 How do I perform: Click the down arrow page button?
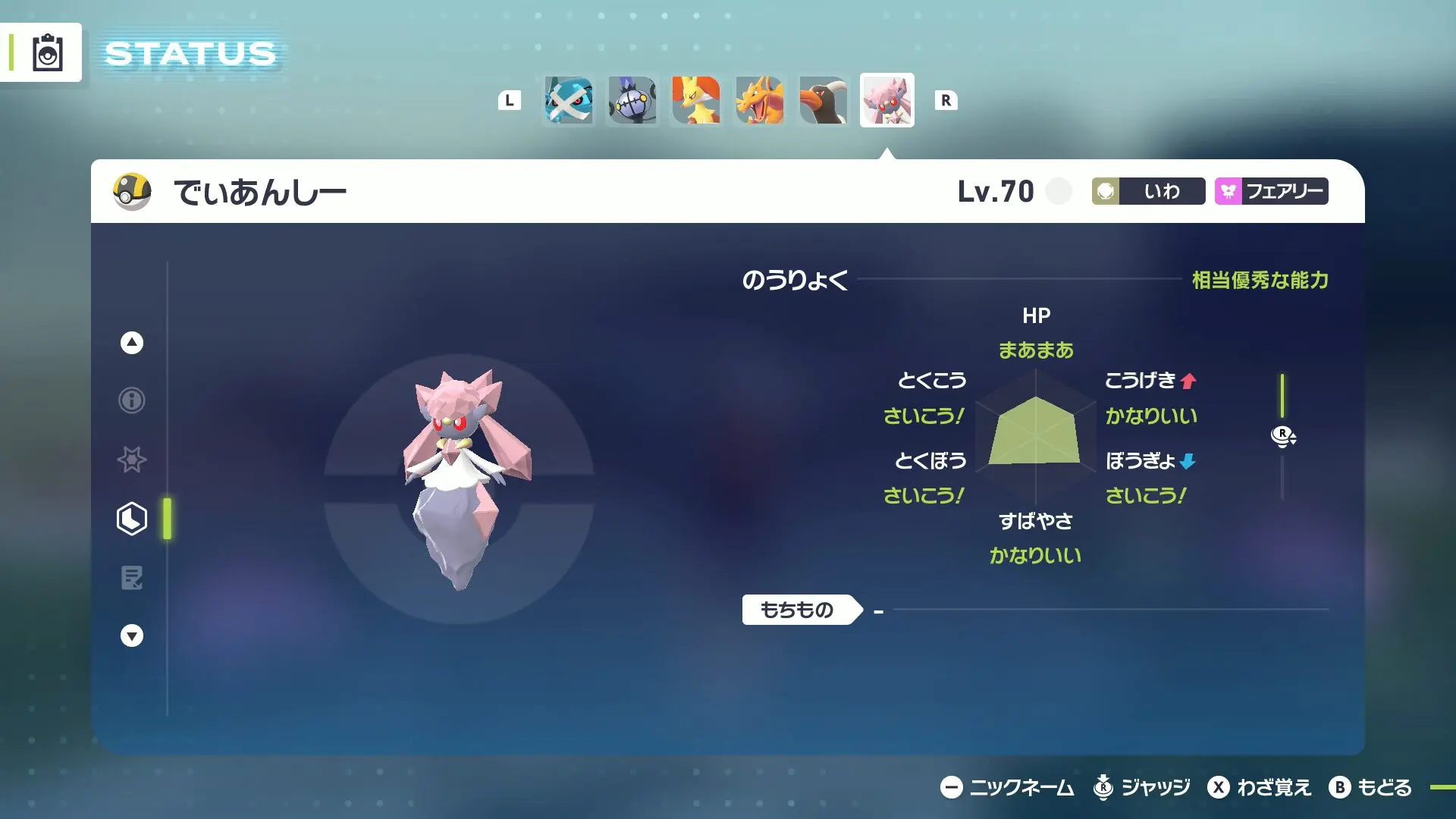click(132, 635)
